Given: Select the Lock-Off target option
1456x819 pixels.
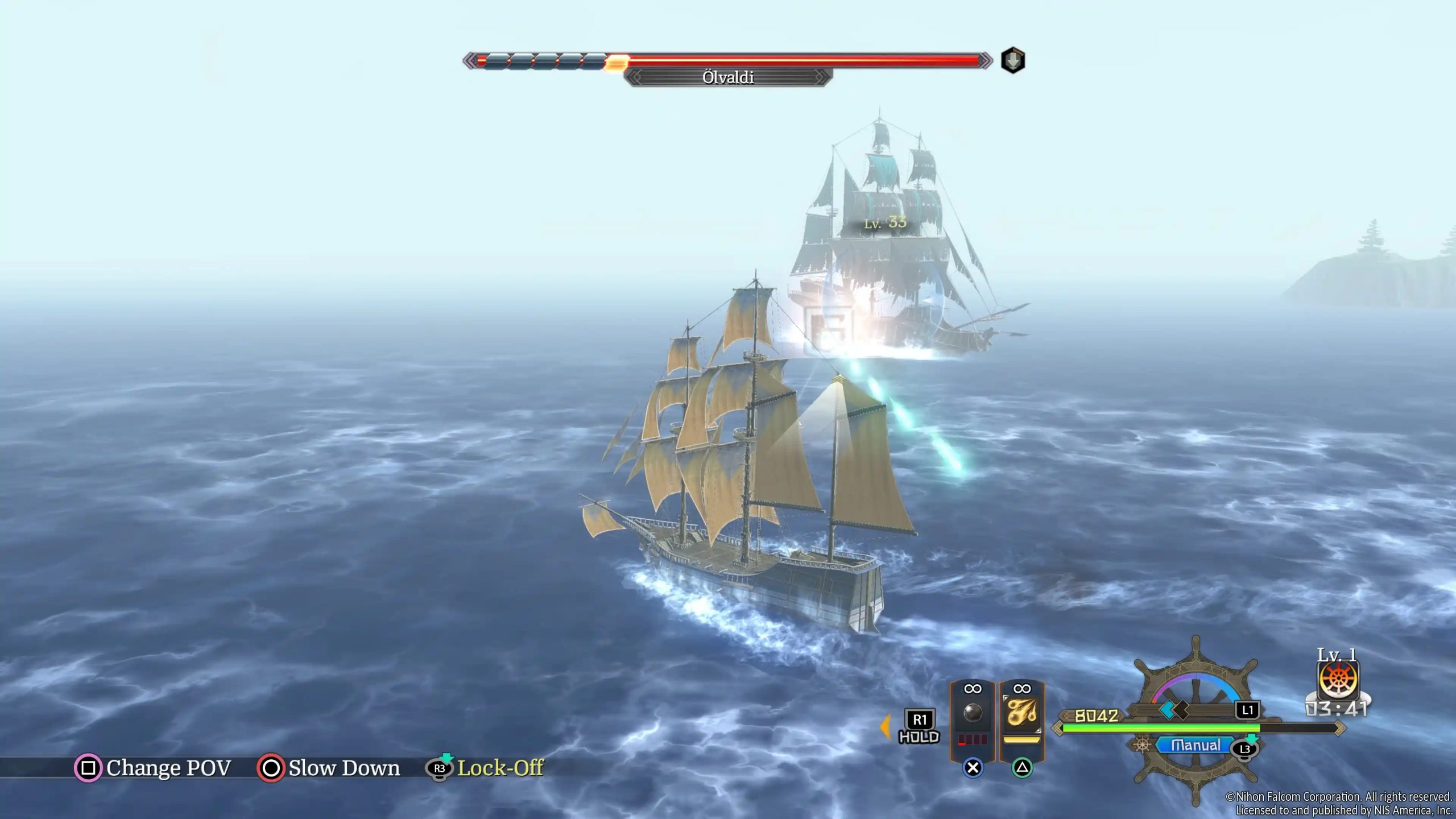Looking at the screenshot, I should click(x=499, y=768).
